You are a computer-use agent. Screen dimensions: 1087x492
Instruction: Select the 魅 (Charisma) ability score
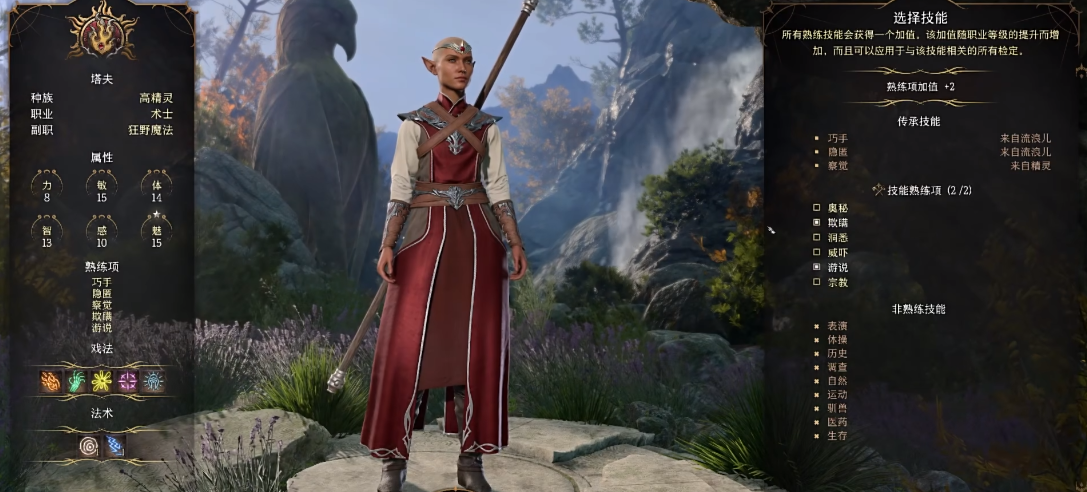(156, 236)
